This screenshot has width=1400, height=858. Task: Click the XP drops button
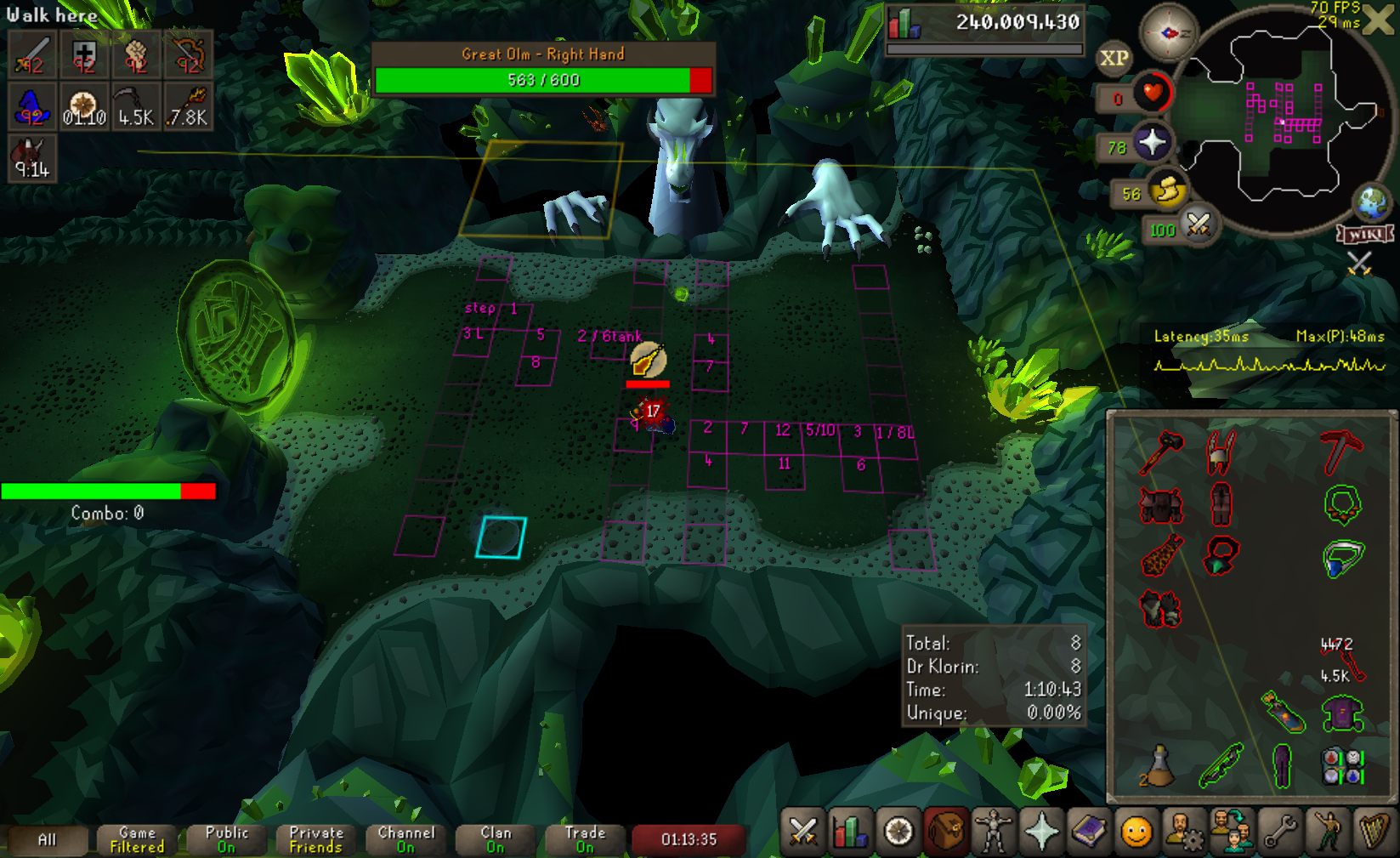click(x=1114, y=59)
